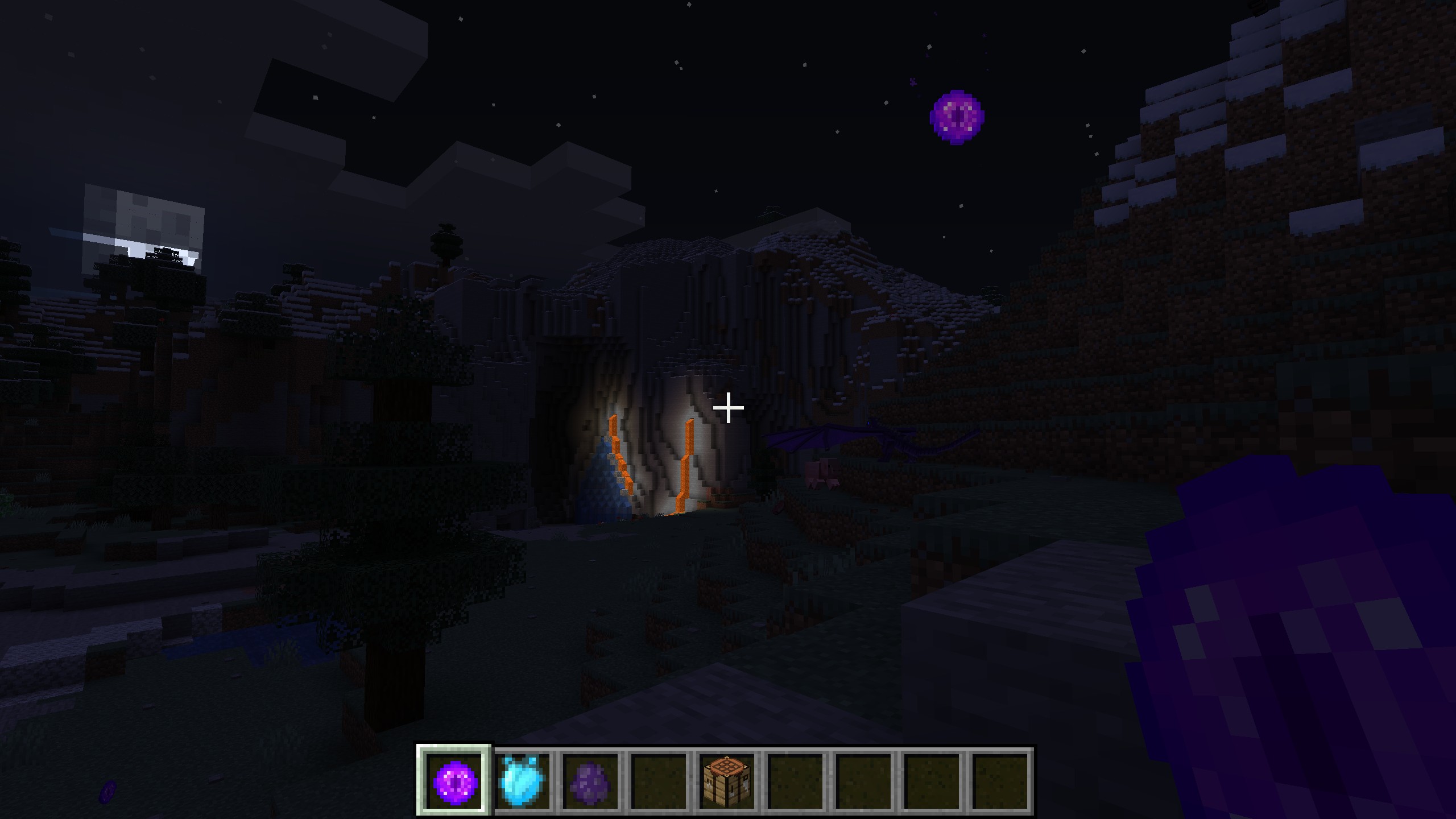Image resolution: width=1456 pixels, height=819 pixels.
Task: Choose the cyan crystal heart item slot
Action: 522,781
